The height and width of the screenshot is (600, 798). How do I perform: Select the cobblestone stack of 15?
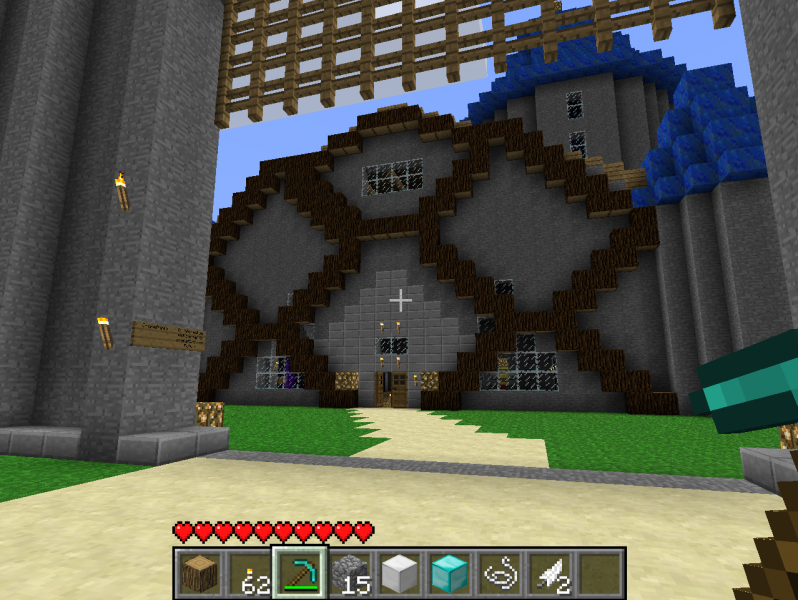click(x=349, y=573)
